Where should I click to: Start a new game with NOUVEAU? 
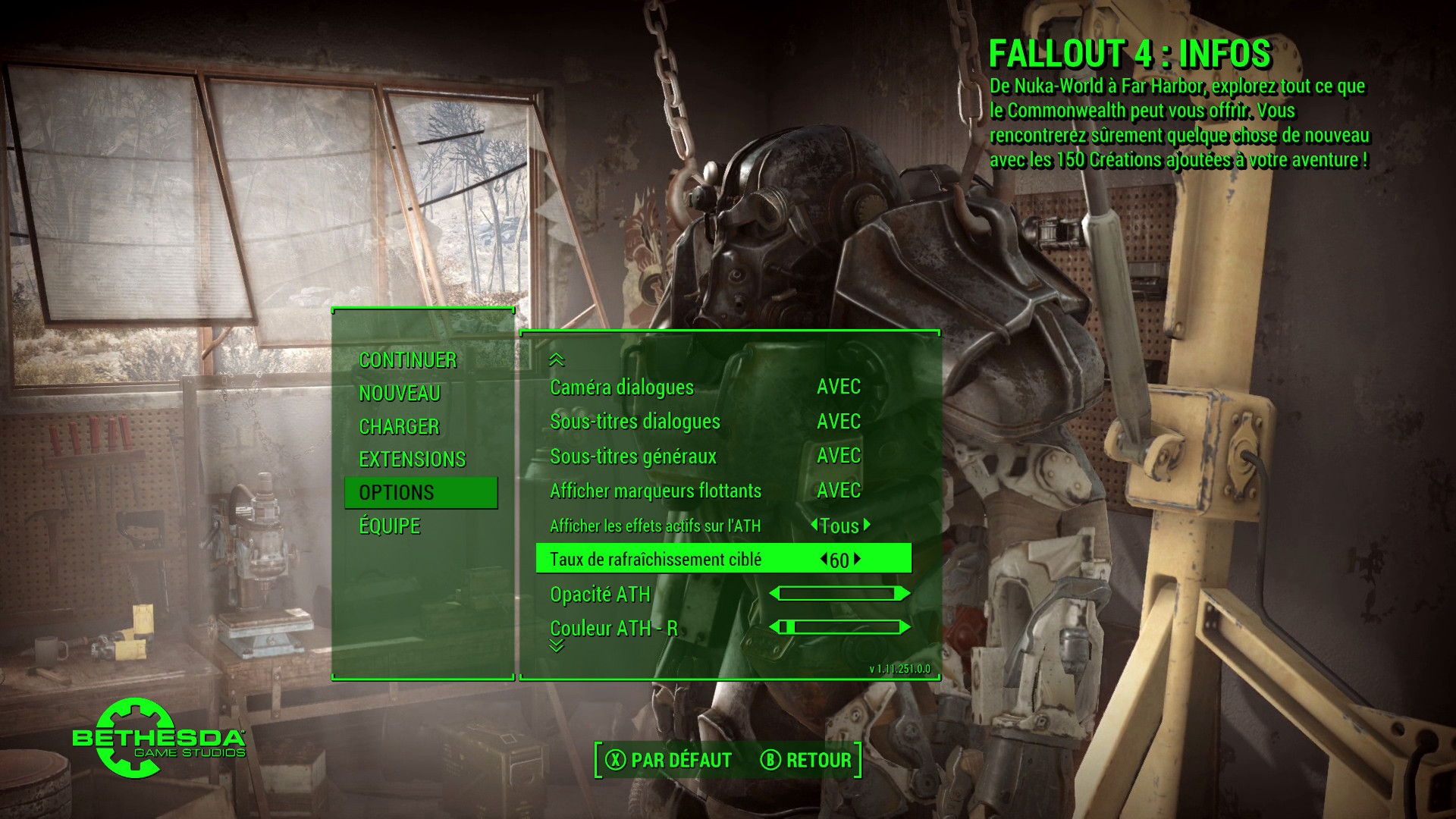coord(400,394)
